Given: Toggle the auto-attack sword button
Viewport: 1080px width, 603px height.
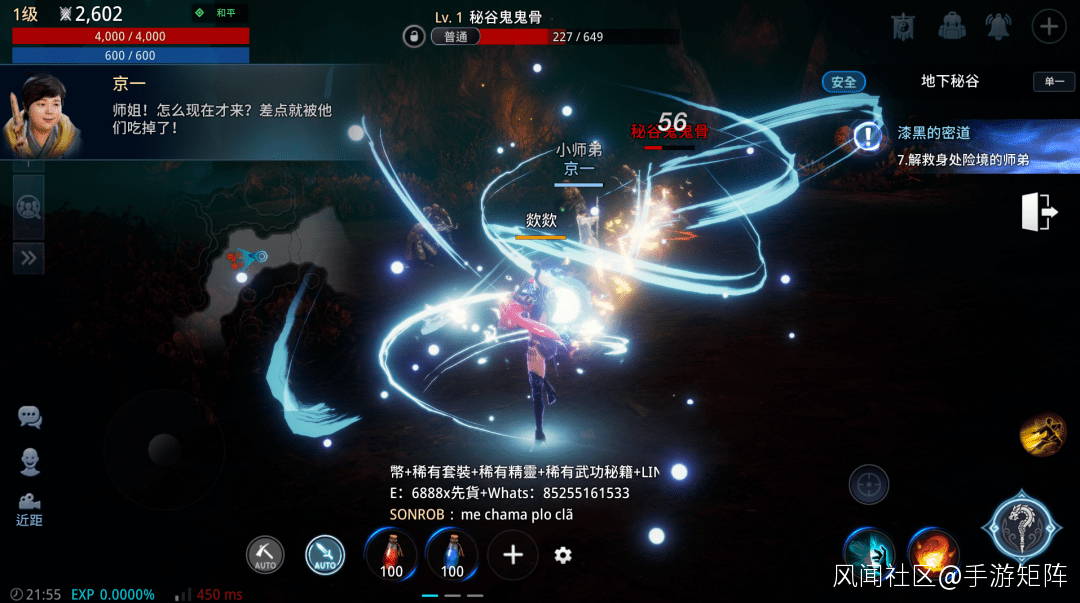Looking at the screenshot, I should [325, 555].
